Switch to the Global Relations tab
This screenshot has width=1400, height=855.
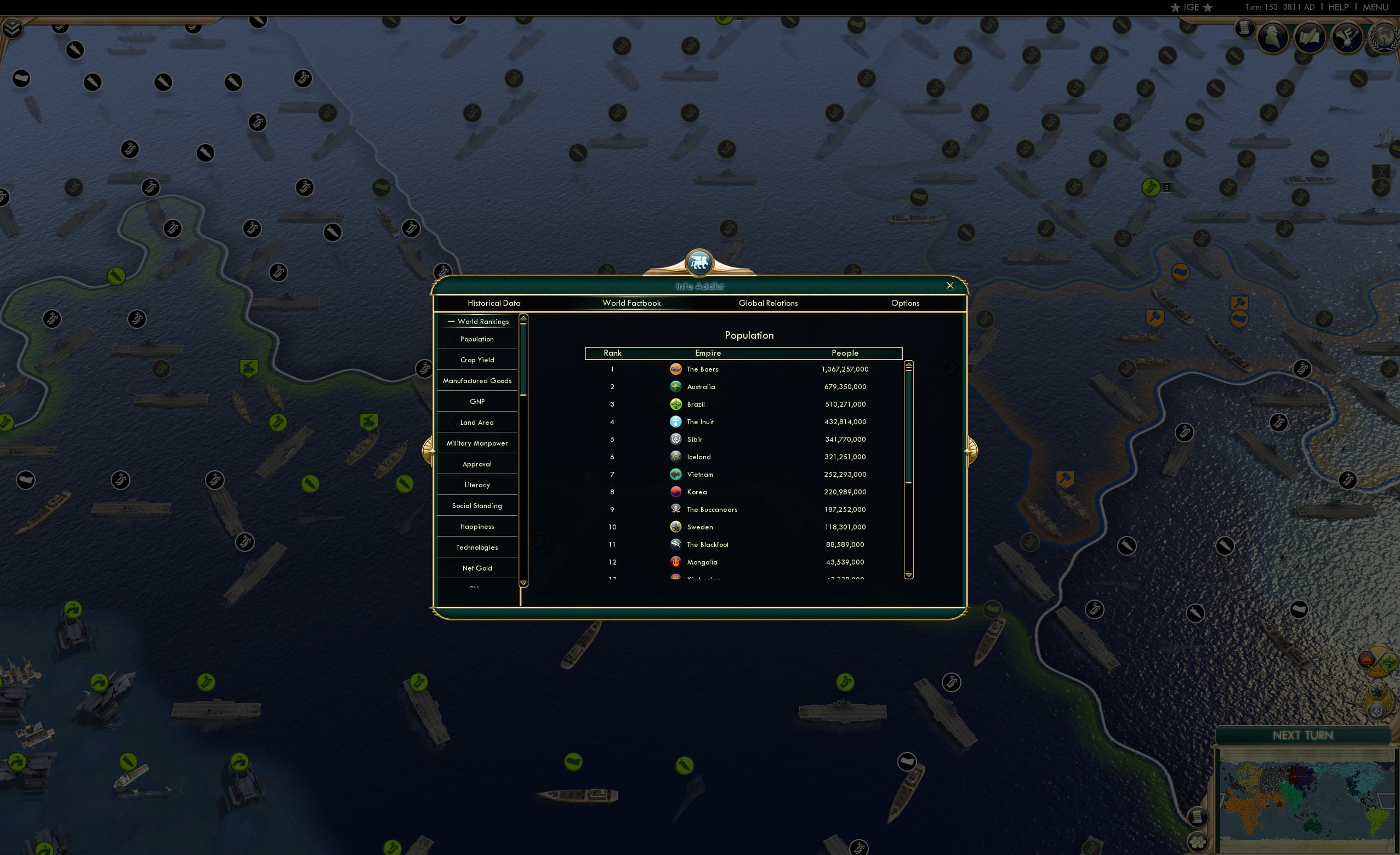coord(768,303)
